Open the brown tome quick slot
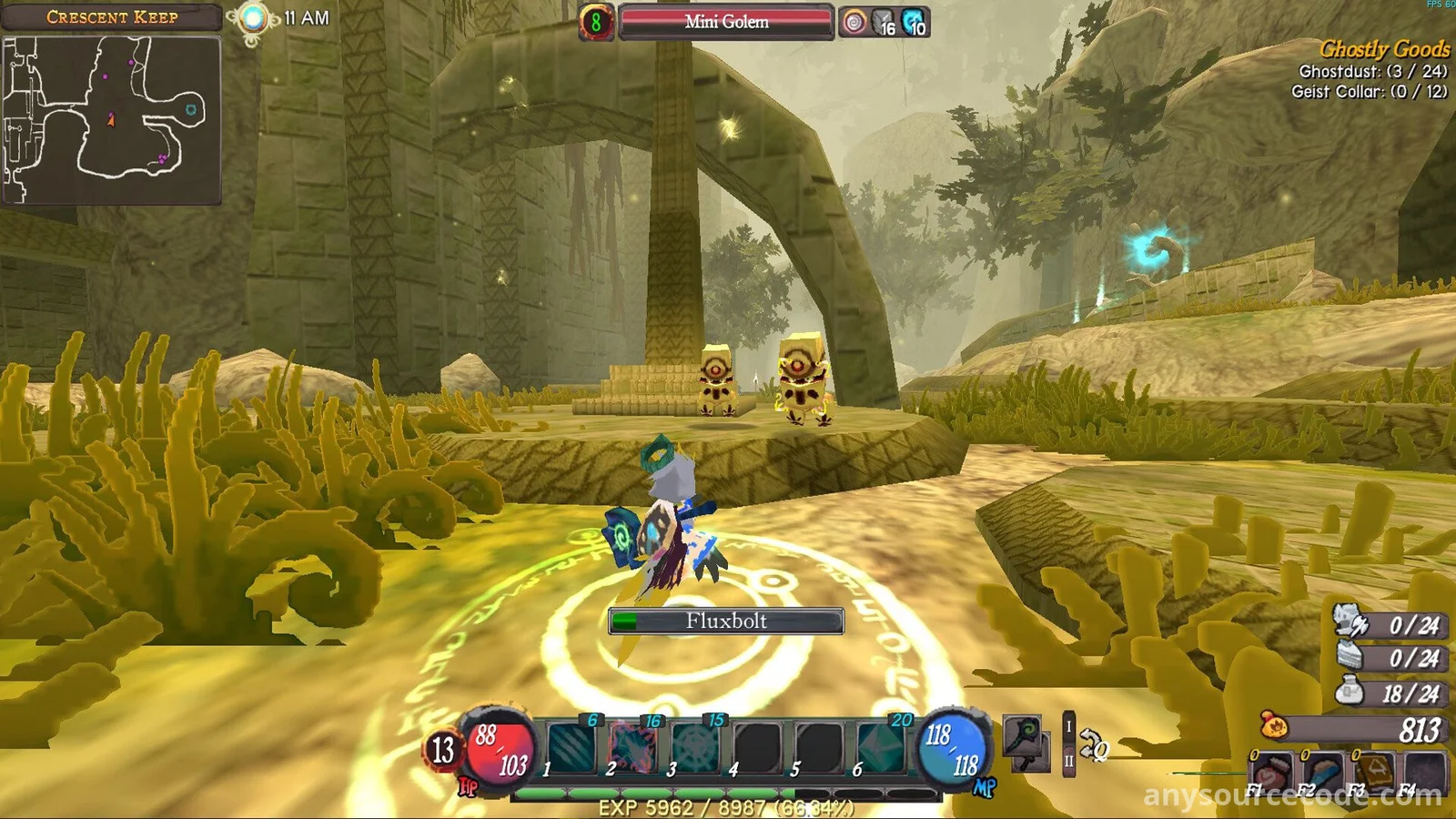Viewport: 1456px width, 819px height. point(1374,772)
